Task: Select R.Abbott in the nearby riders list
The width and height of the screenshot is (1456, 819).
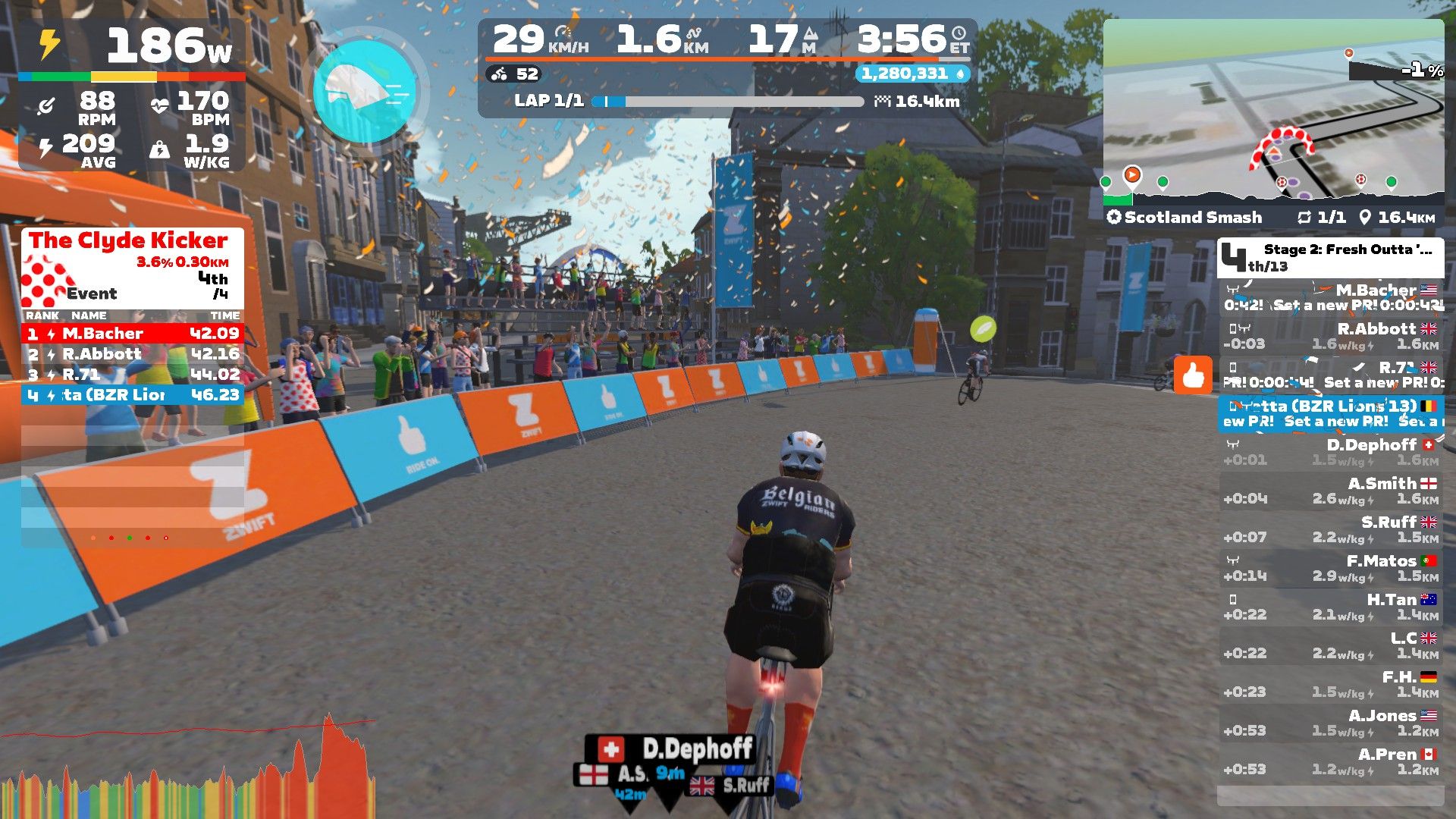Action: 1331,336
